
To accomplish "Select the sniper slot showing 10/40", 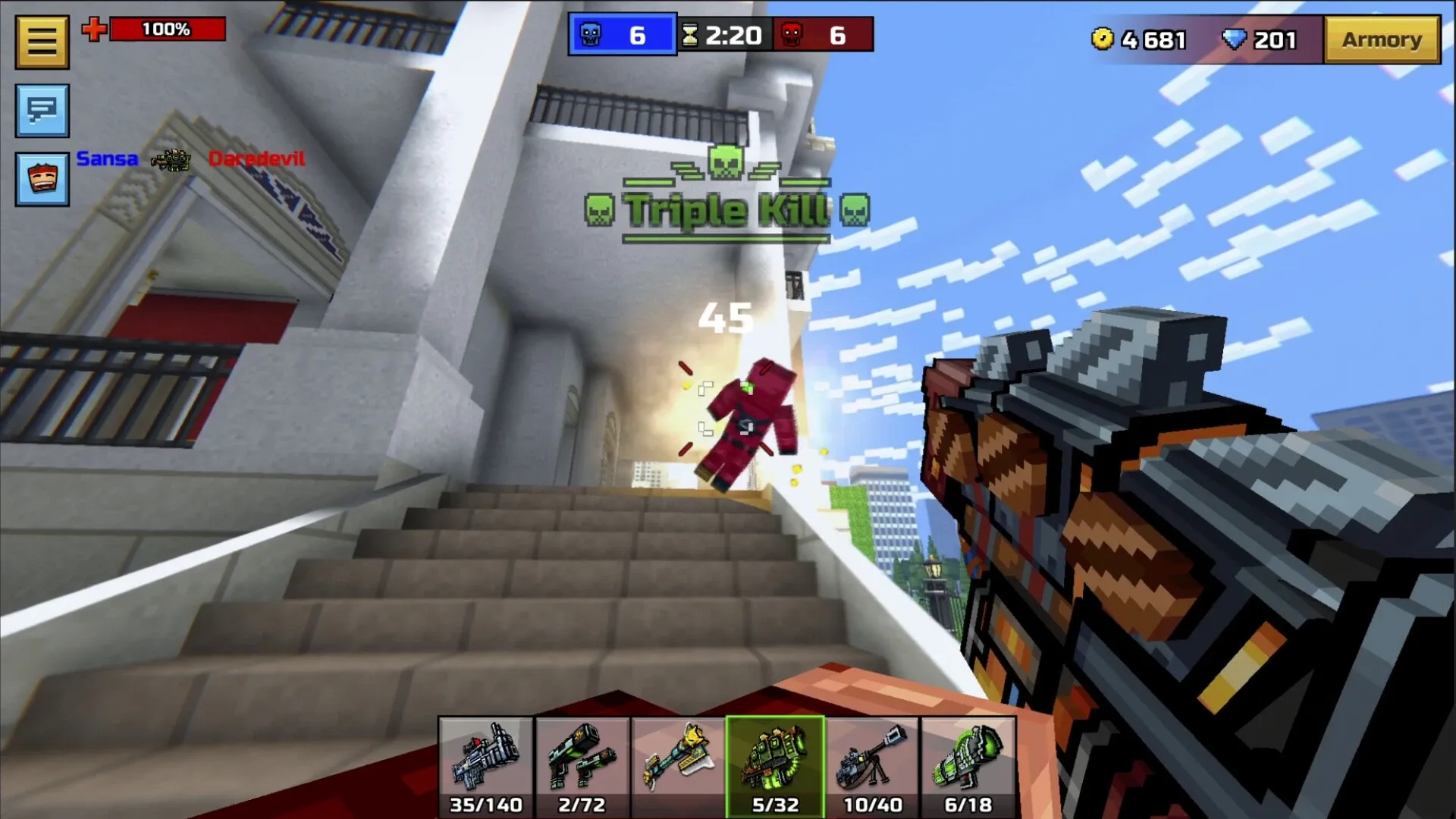I will click(x=871, y=766).
